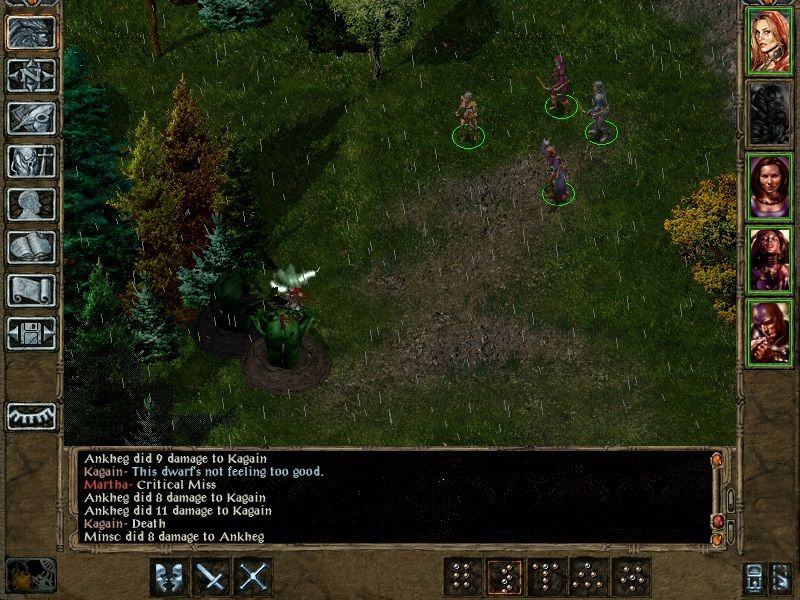Rest the party using the closed eye button
Image resolution: width=800 pixels, height=600 pixels.
click(x=31, y=416)
